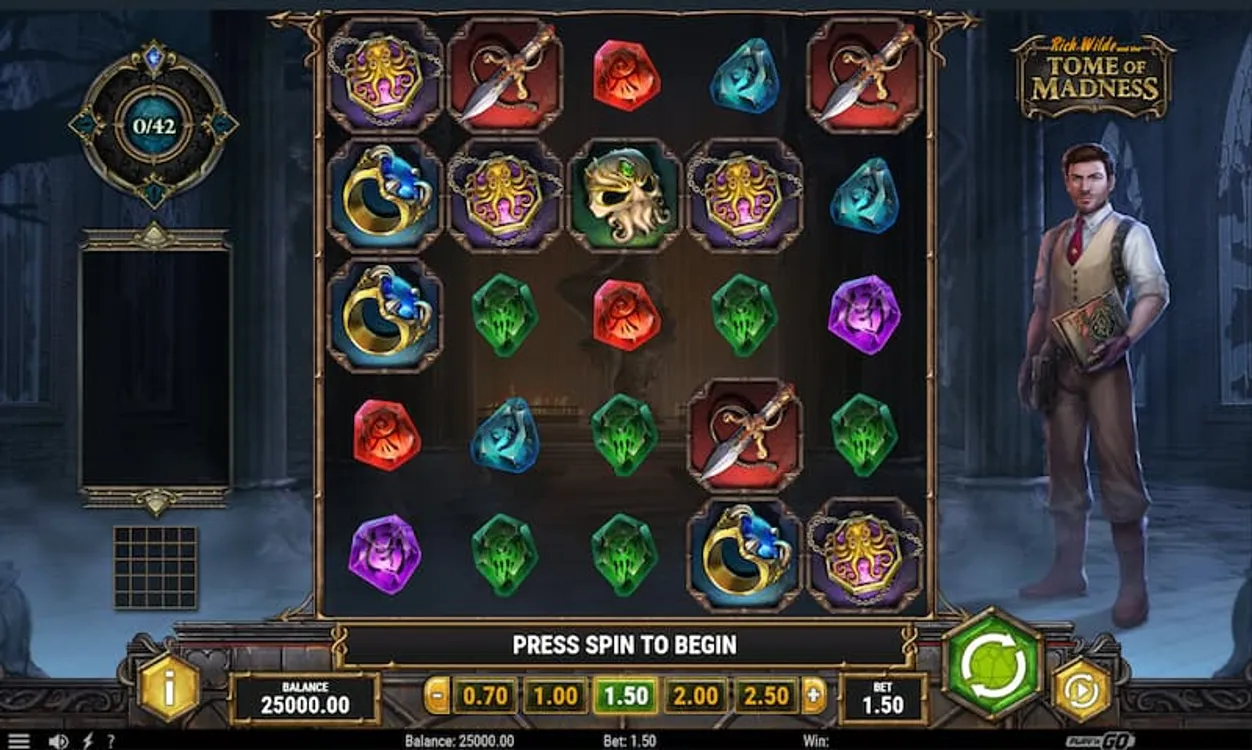
Task: Toggle the lightning bolt fast play
Action: coord(88,741)
